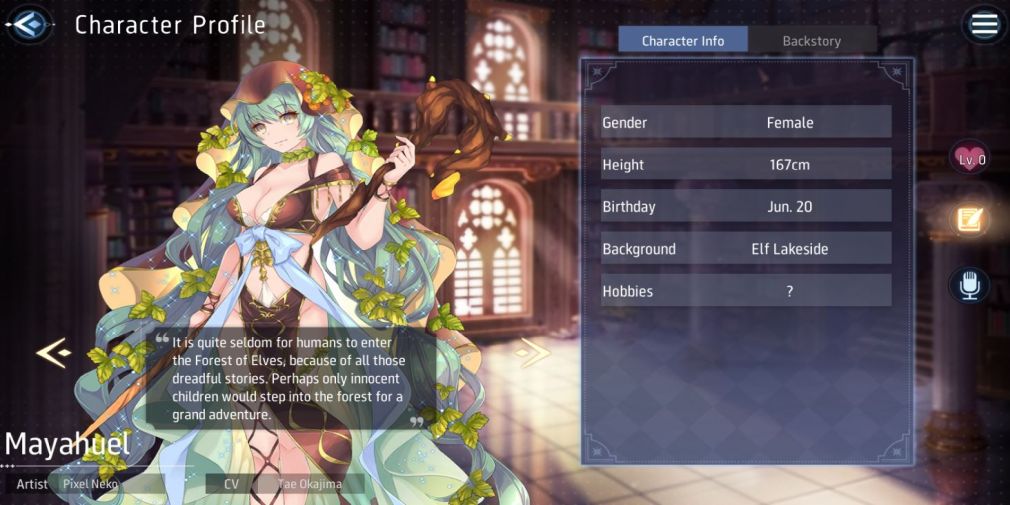Click the notepad edit icon
Image resolution: width=1010 pixels, height=505 pixels.
tap(970, 220)
